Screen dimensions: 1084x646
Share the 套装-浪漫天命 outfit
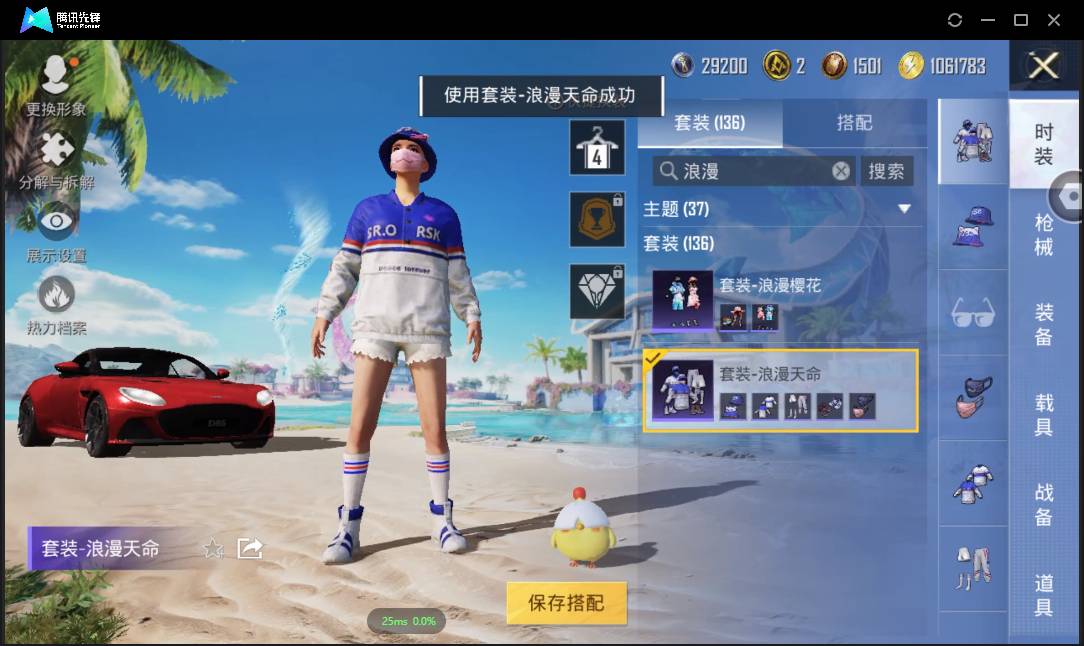pyautogui.click(x=249, y=548)
